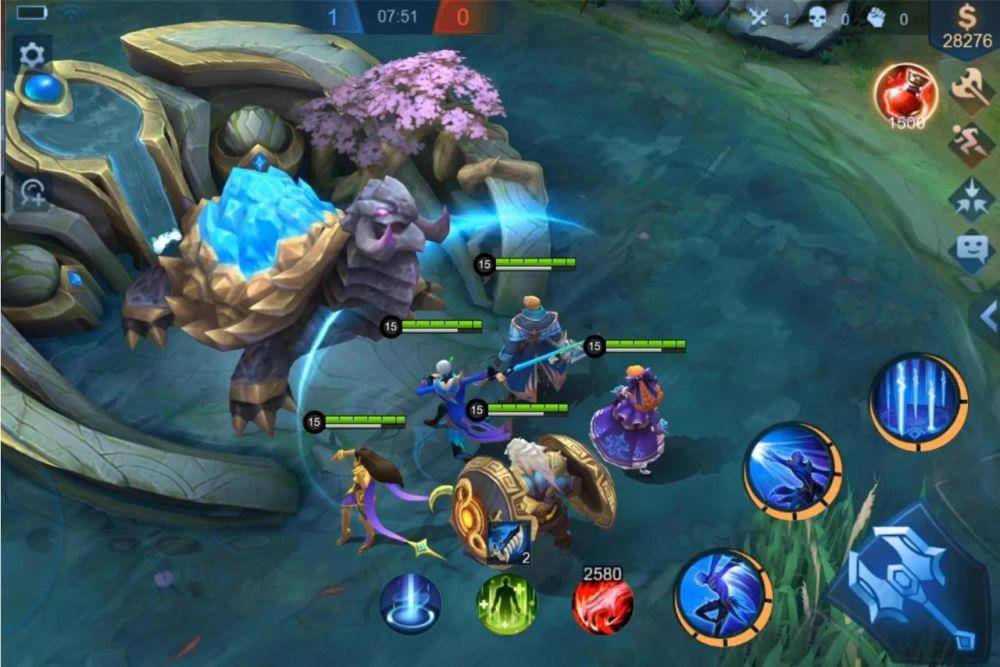Activate the light pillars ultimate skill
Image resolution: width=1000 pixels, height=667 pixels.
point(918,401)
